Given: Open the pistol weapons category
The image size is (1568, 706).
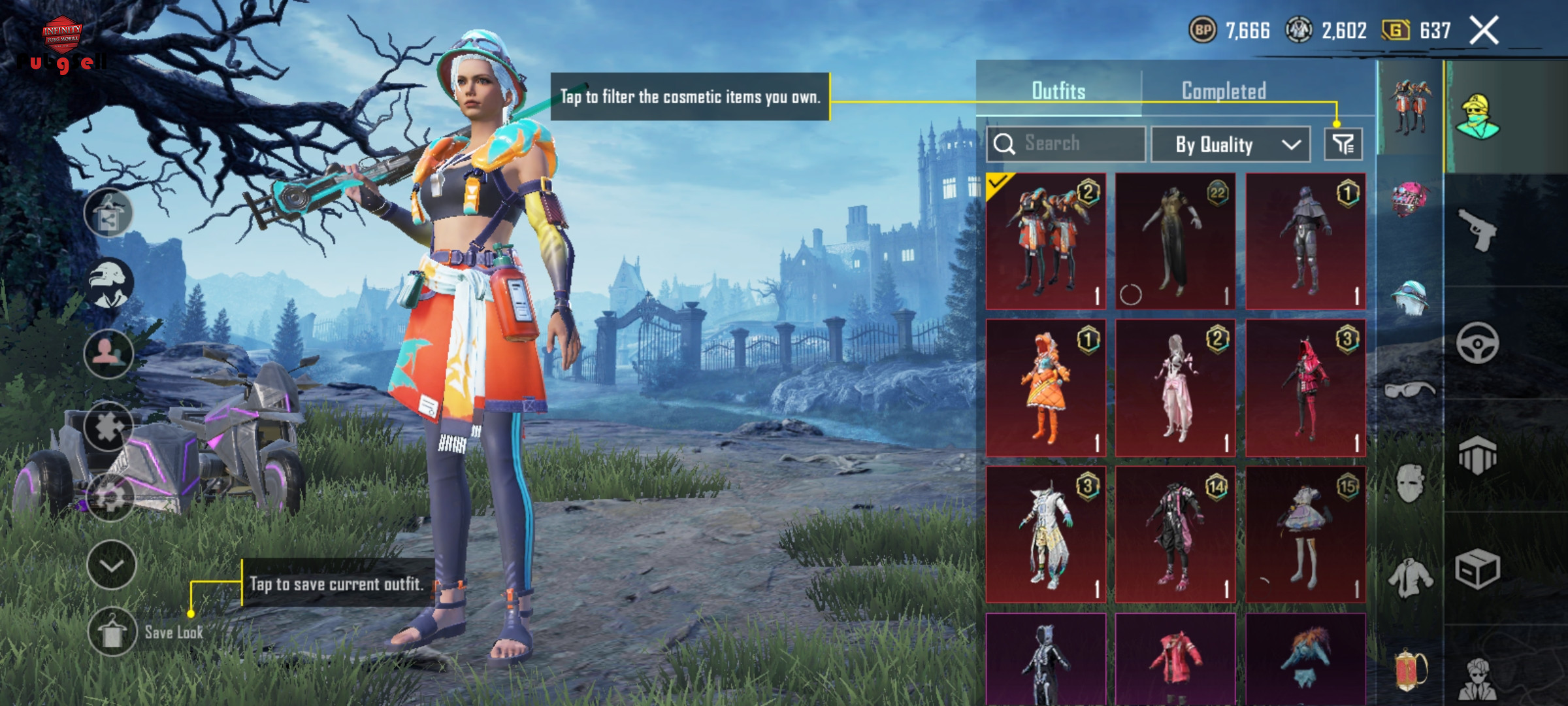Looking at the screenshot, I should coord(1477,229).
